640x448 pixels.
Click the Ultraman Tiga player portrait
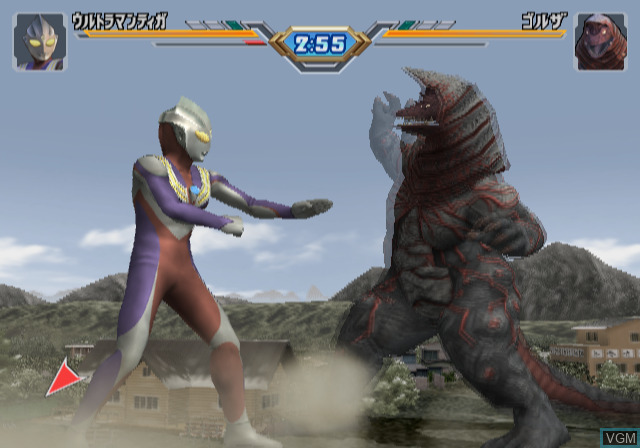point(40,42)
